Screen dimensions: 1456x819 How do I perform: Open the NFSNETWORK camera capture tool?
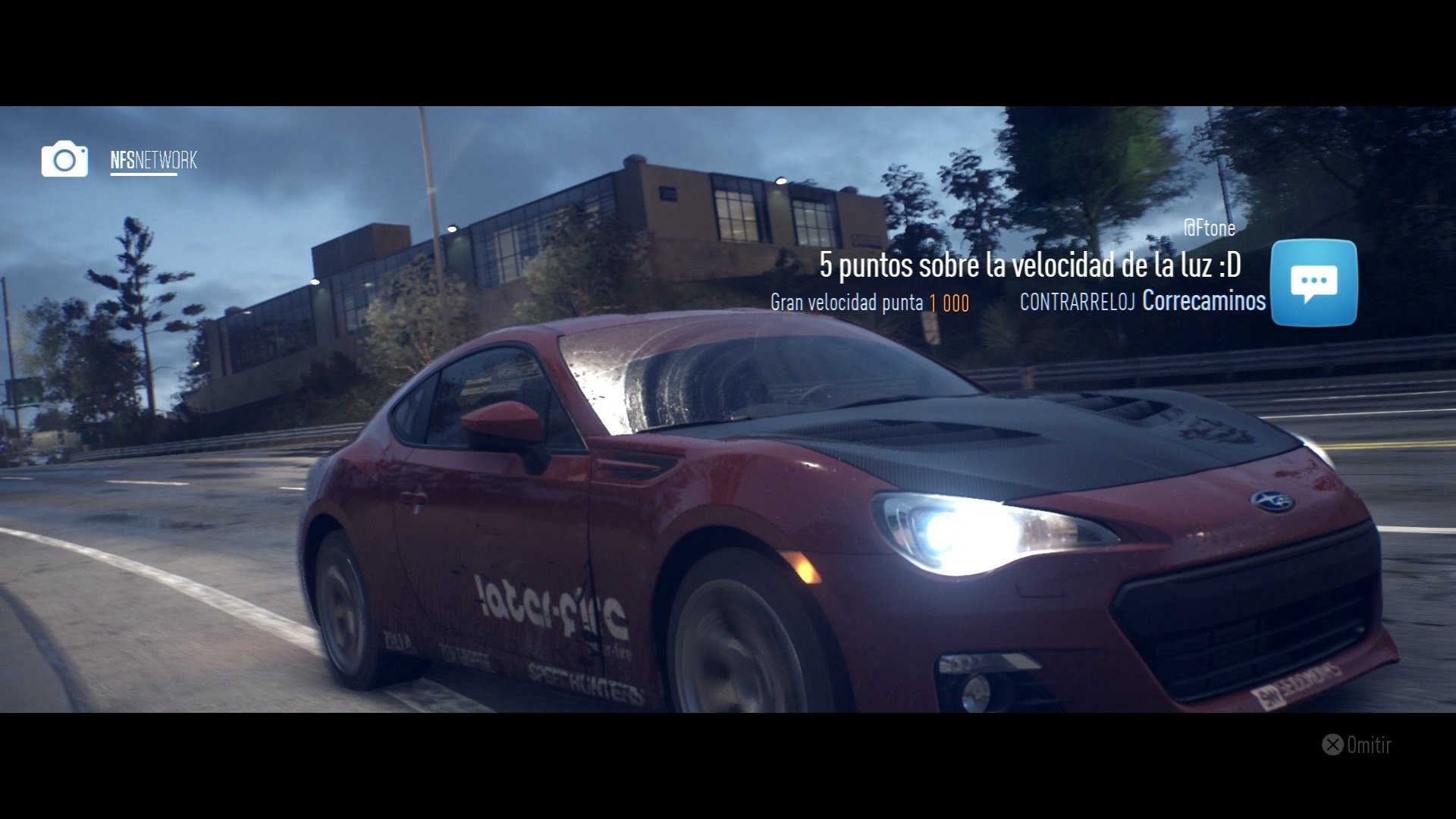[x=64, y=160]
